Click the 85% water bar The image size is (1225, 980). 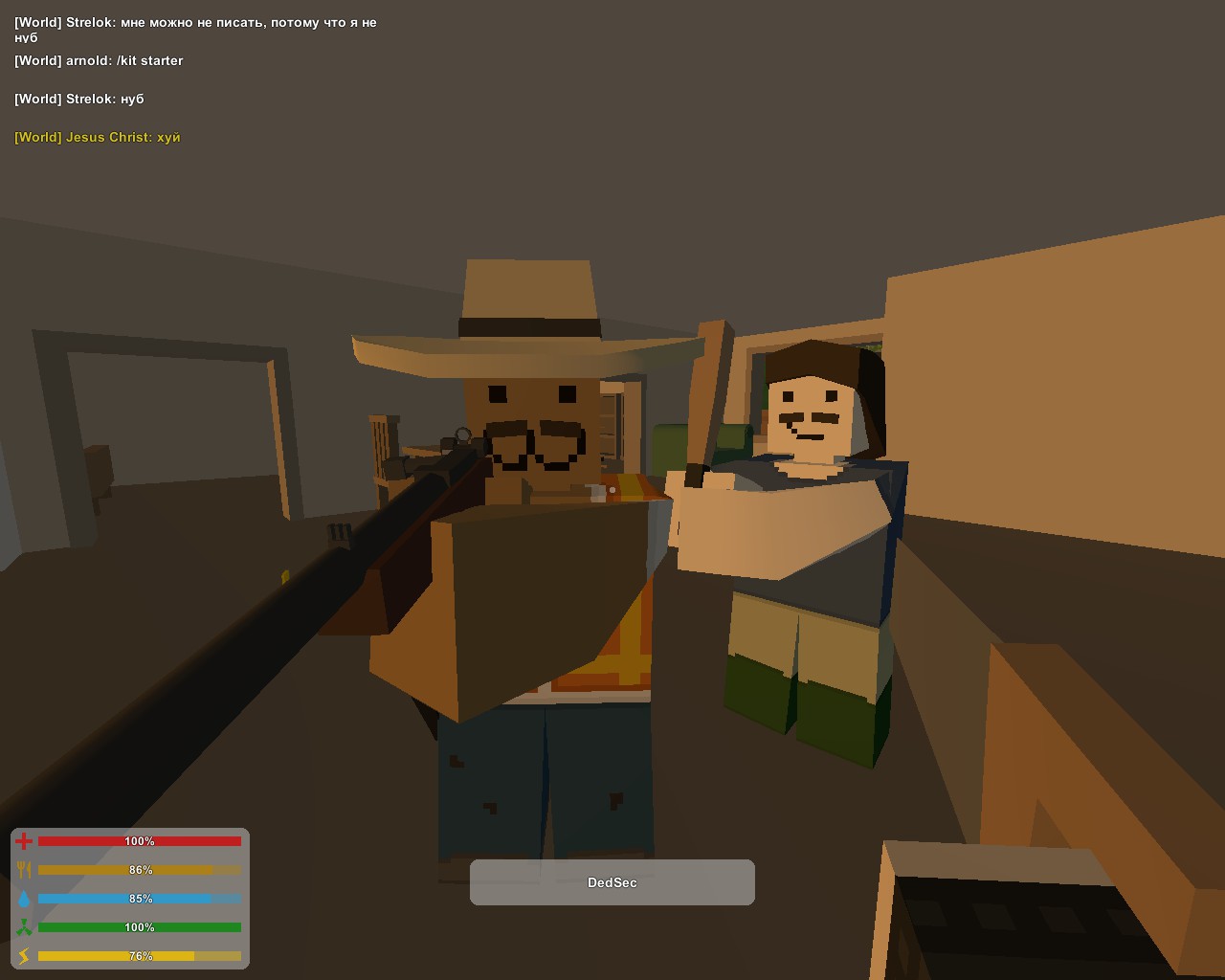pos(139,899)
